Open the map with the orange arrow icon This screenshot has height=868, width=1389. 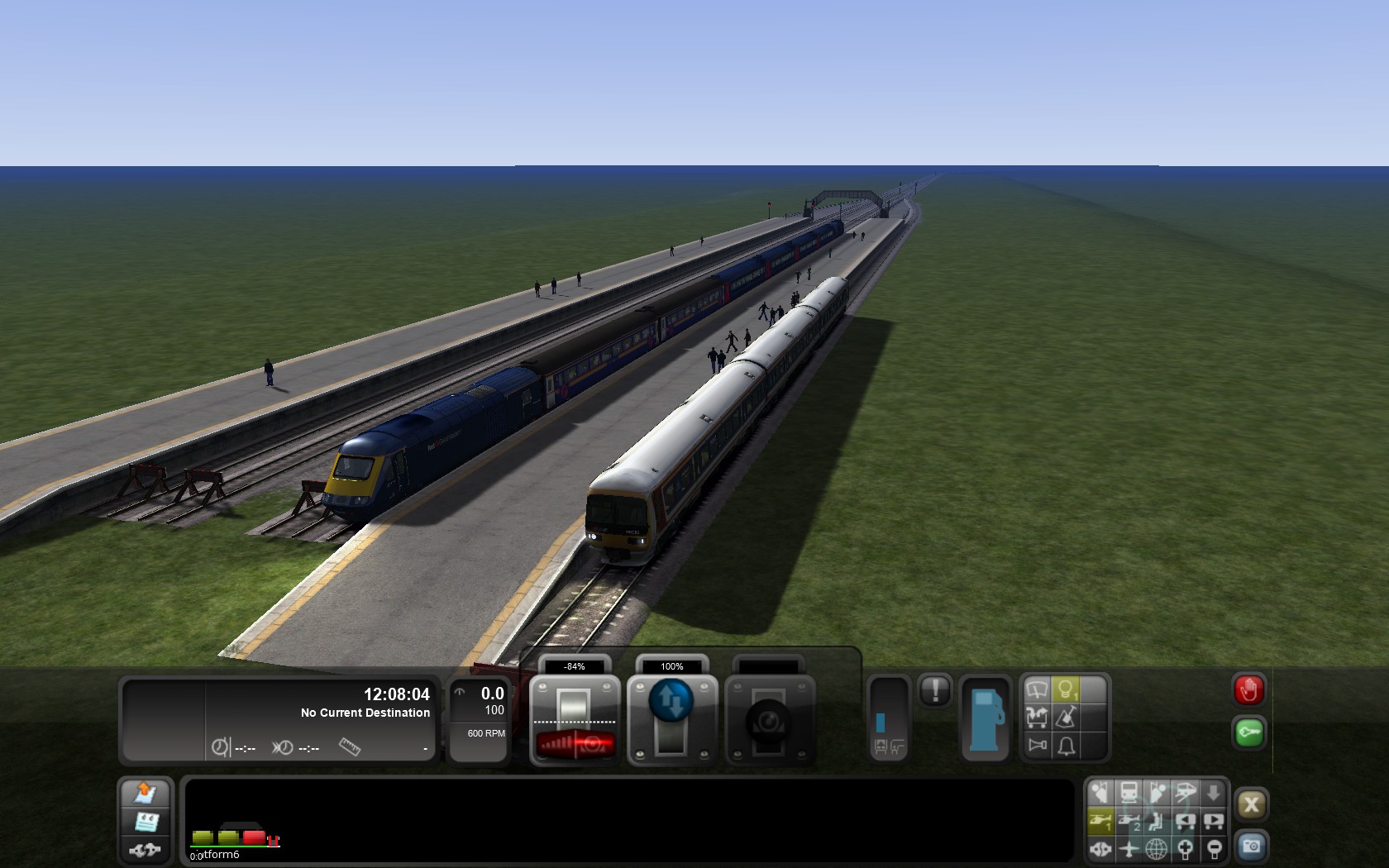[146, 793]
